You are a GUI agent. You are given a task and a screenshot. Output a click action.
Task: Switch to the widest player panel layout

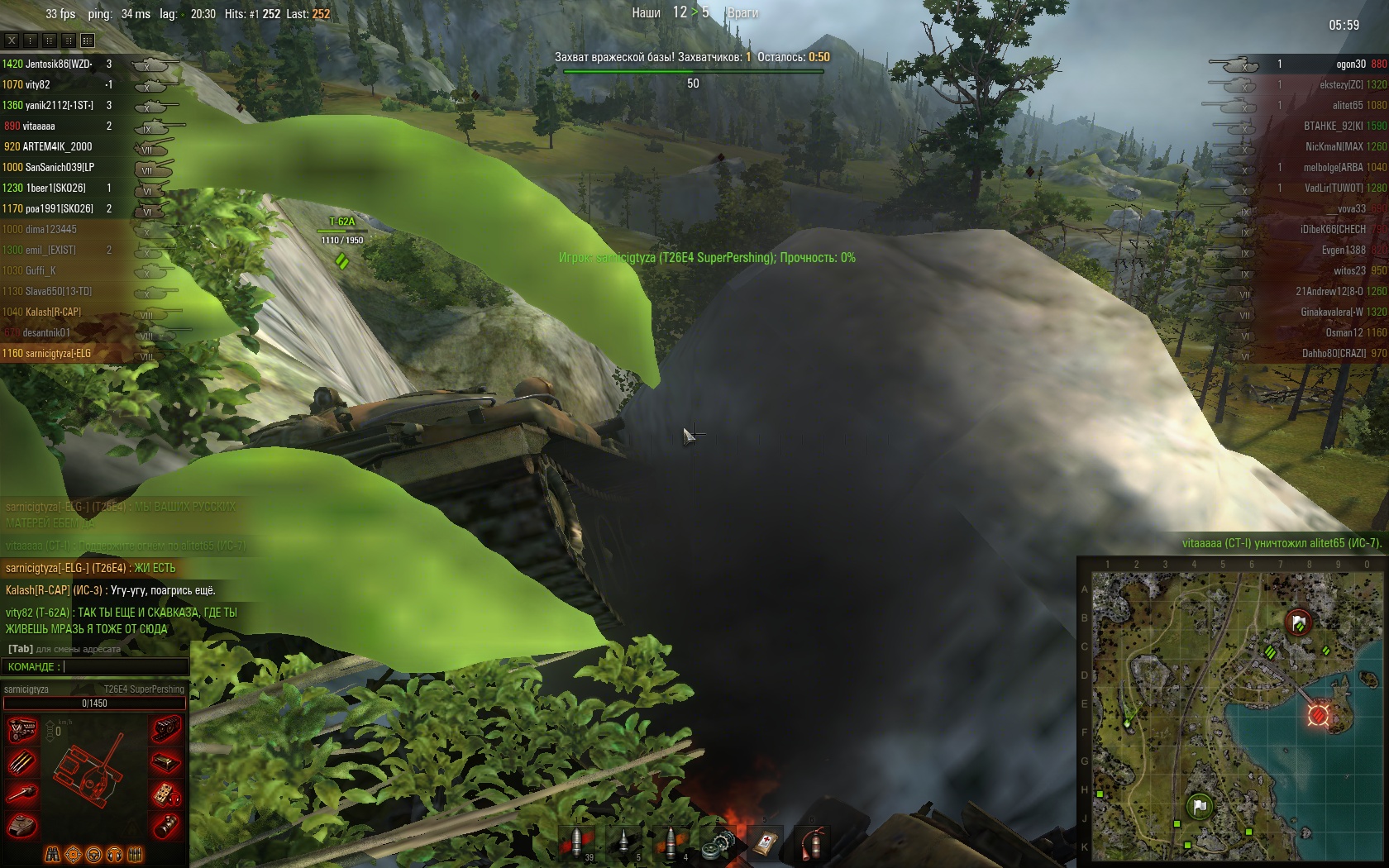[x=88, y=40]
